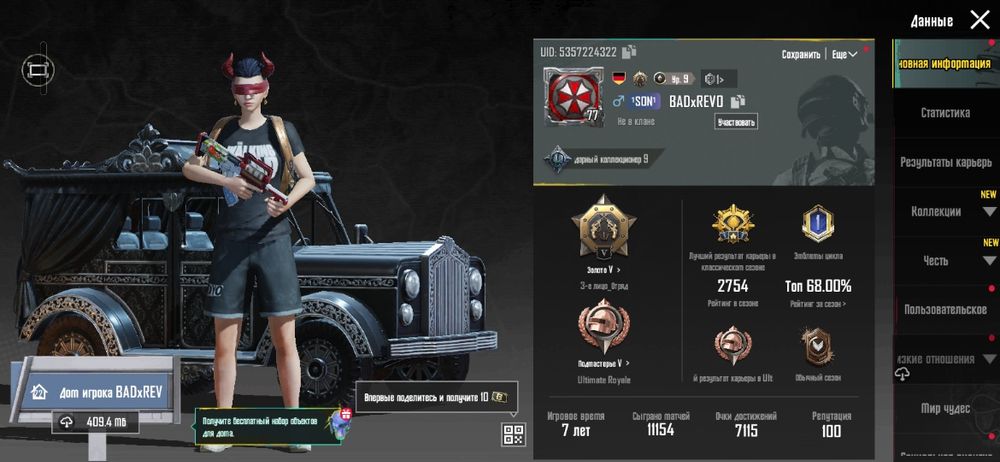The image size is (1000, 462).
Task: Open the QR code share button
Action: pos(513,434)
